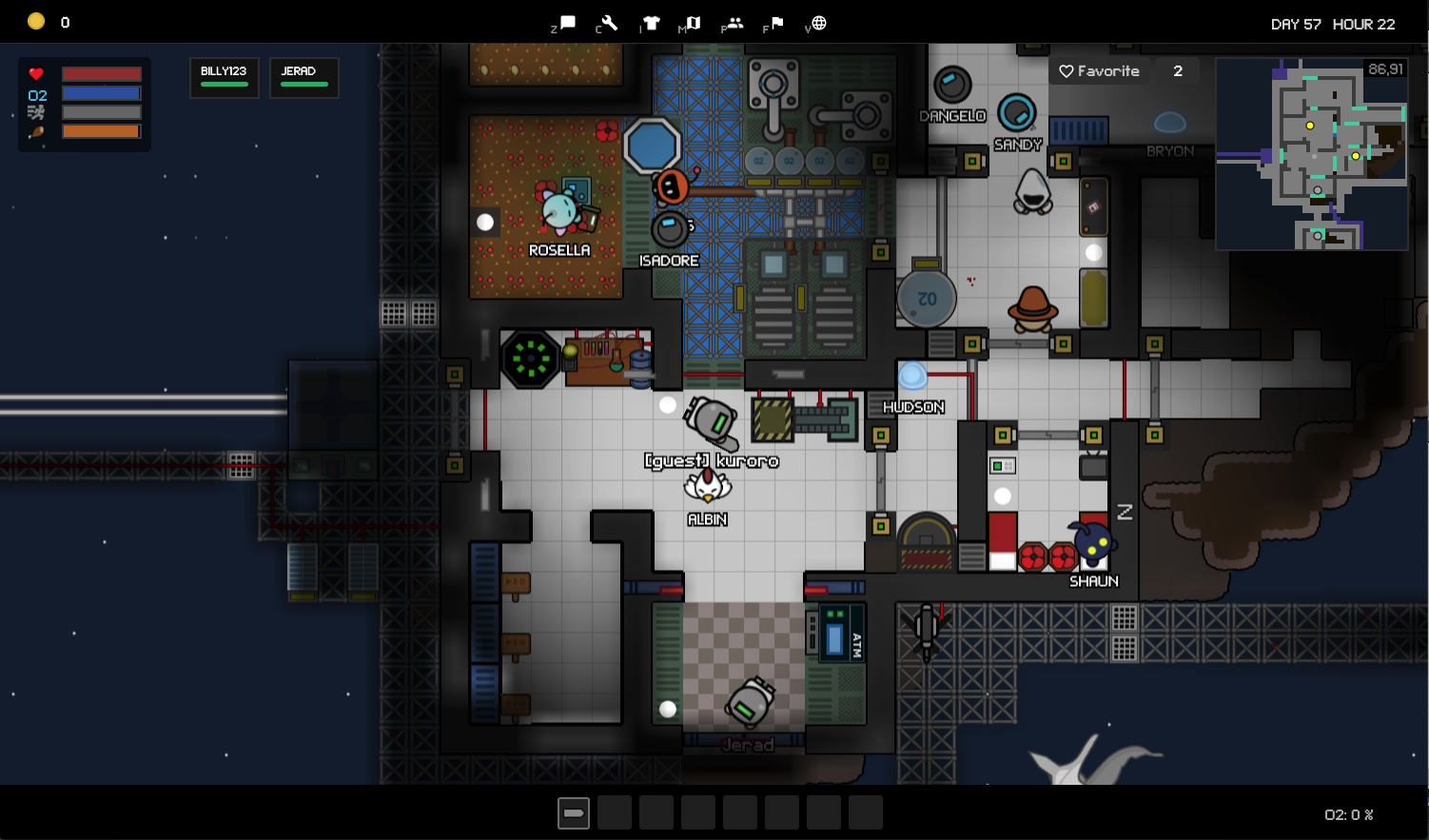Open the folded map icon
The image size is (1429, 840).
(693, 23)
